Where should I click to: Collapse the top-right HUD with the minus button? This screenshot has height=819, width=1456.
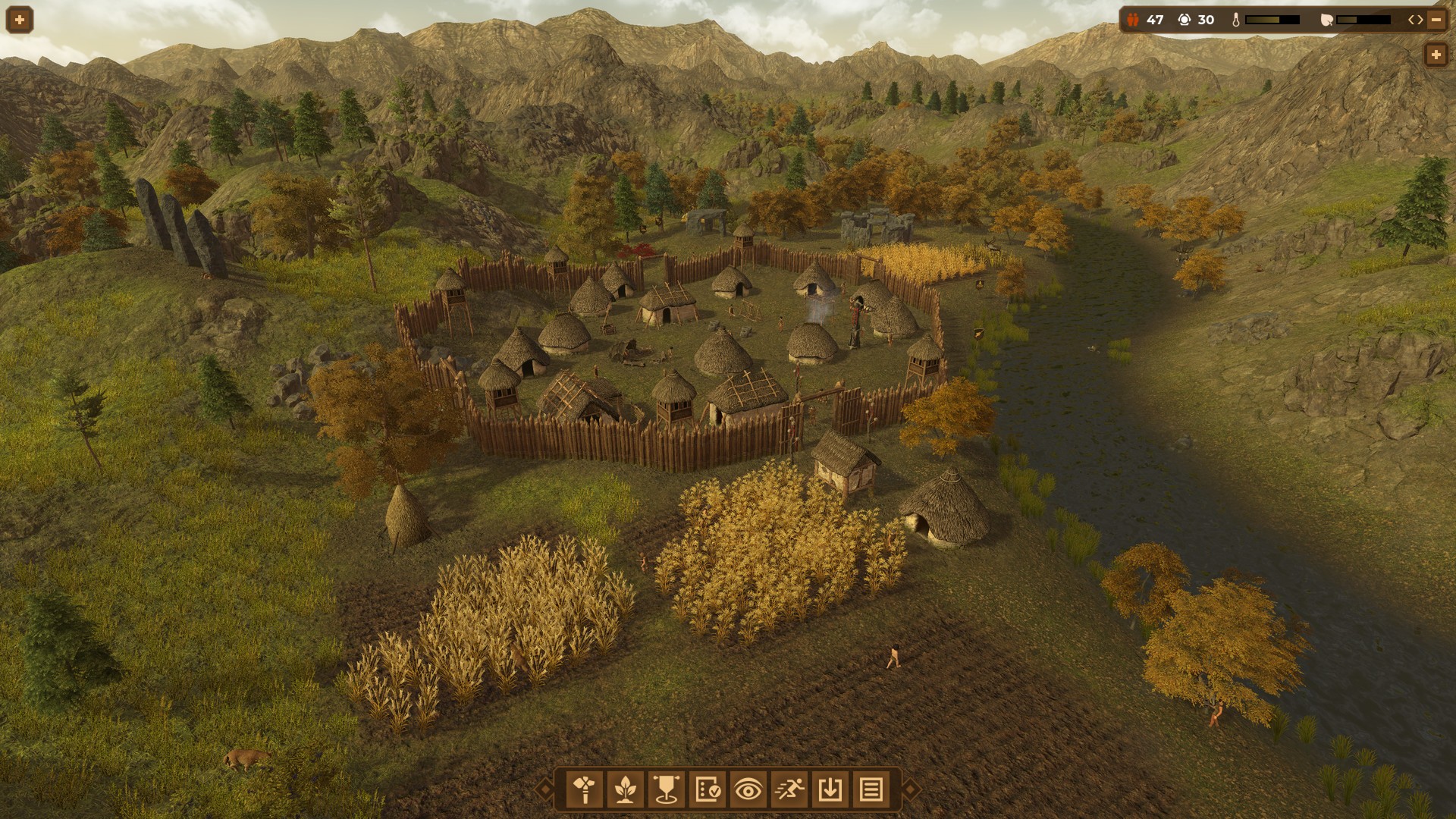(x=1436, y=19)
